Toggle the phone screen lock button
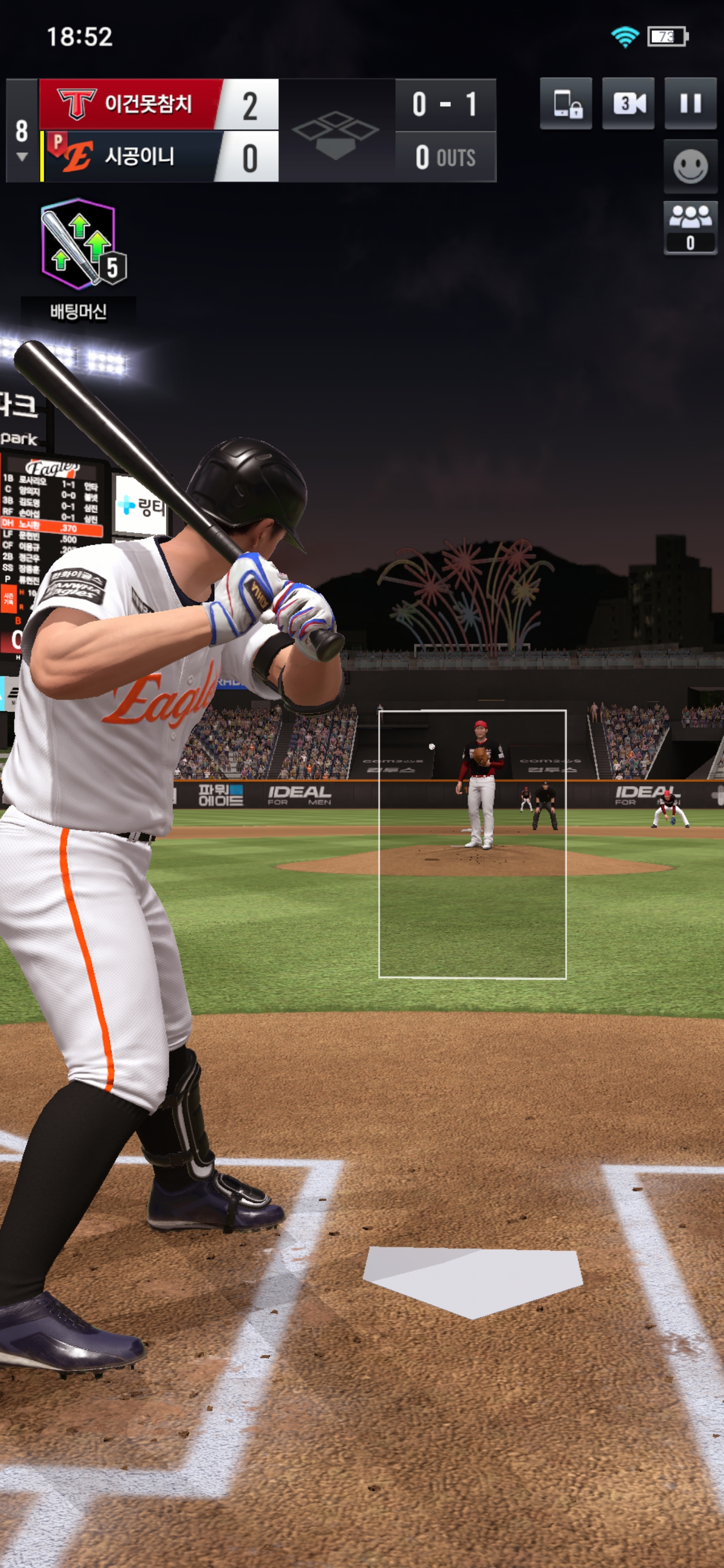 tap(566, 104)
